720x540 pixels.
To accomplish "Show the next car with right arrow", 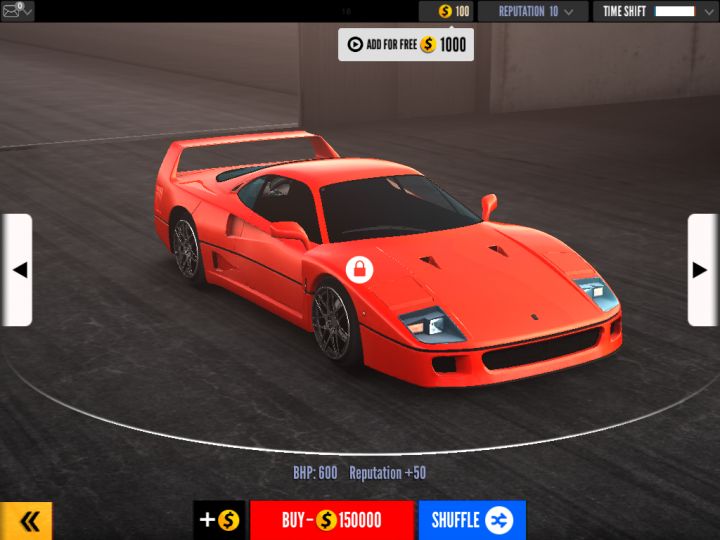I will (702, 269).
